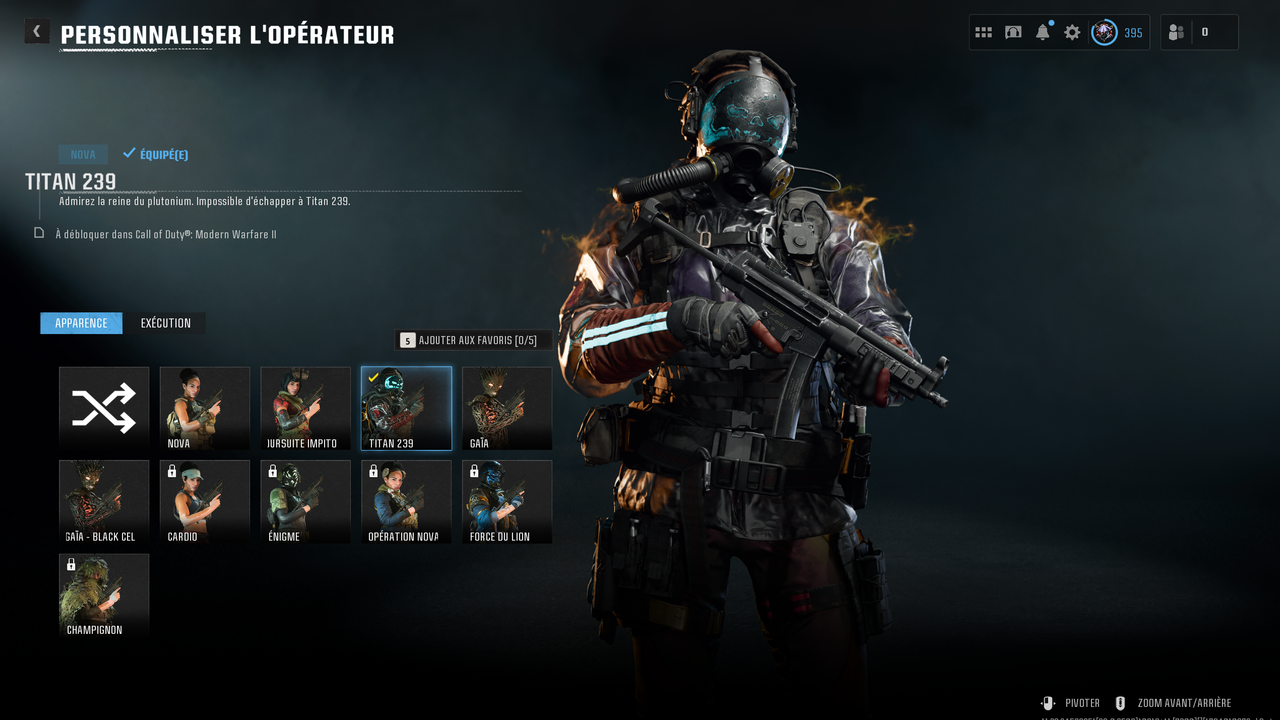Open the notifications bell
The width and height of the screenshot is (1280, 720).
1043,32
